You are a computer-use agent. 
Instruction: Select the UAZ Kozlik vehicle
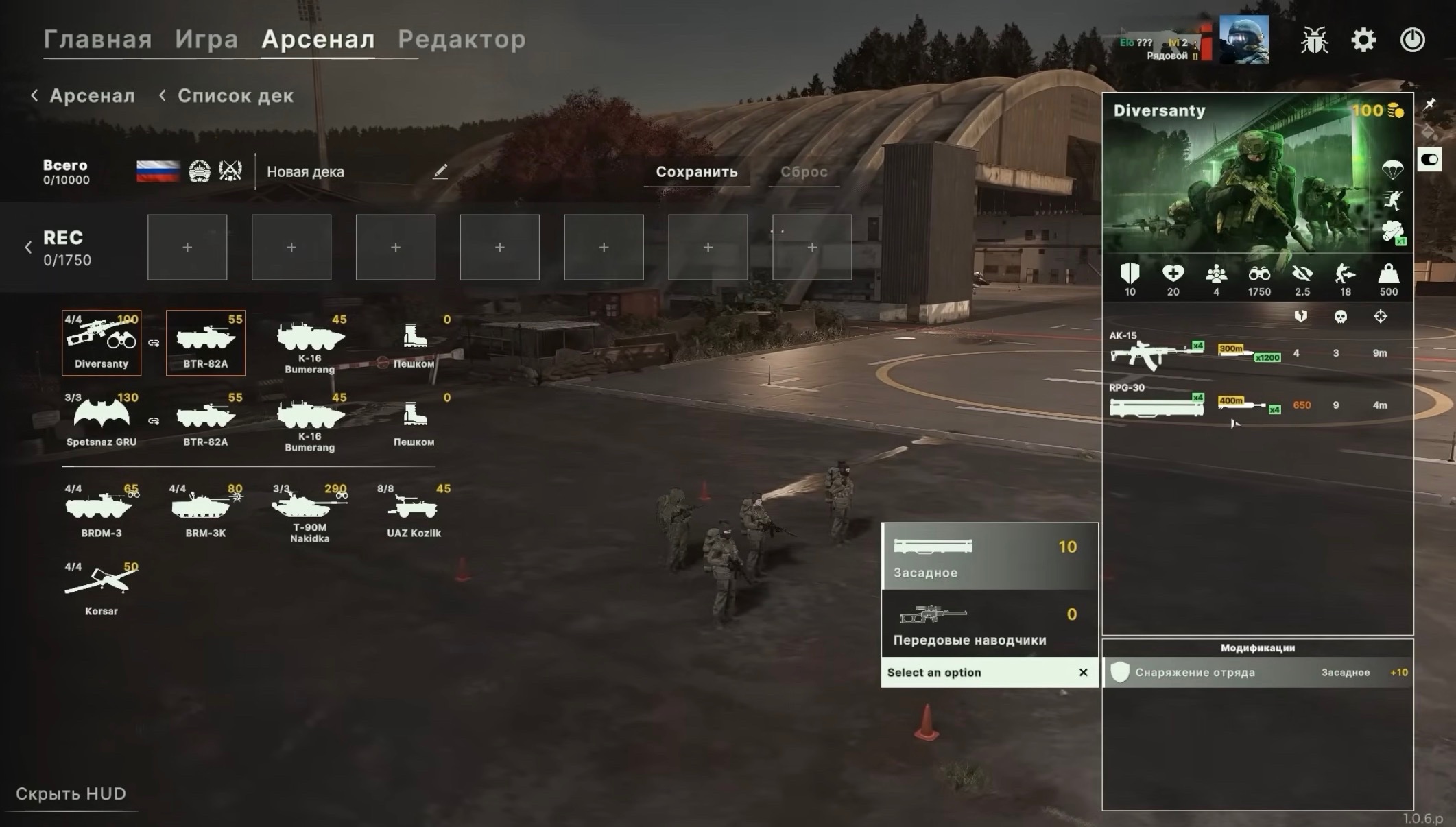click(414, 512)
